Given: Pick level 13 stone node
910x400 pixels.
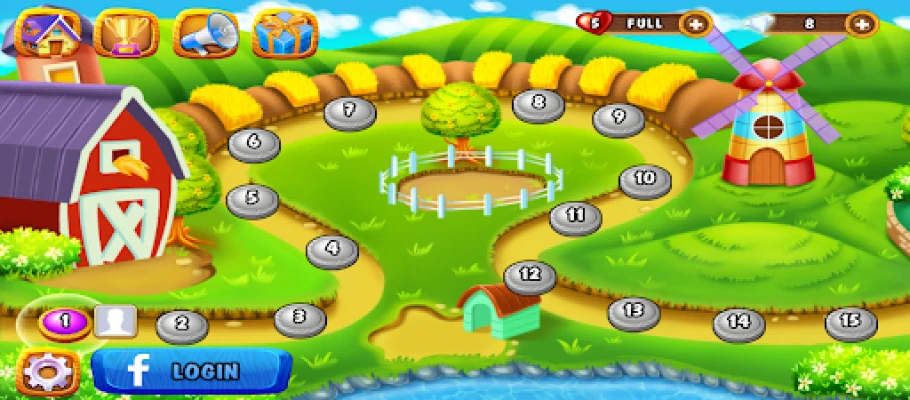Looking at the screenshot, I should point(633,311).
